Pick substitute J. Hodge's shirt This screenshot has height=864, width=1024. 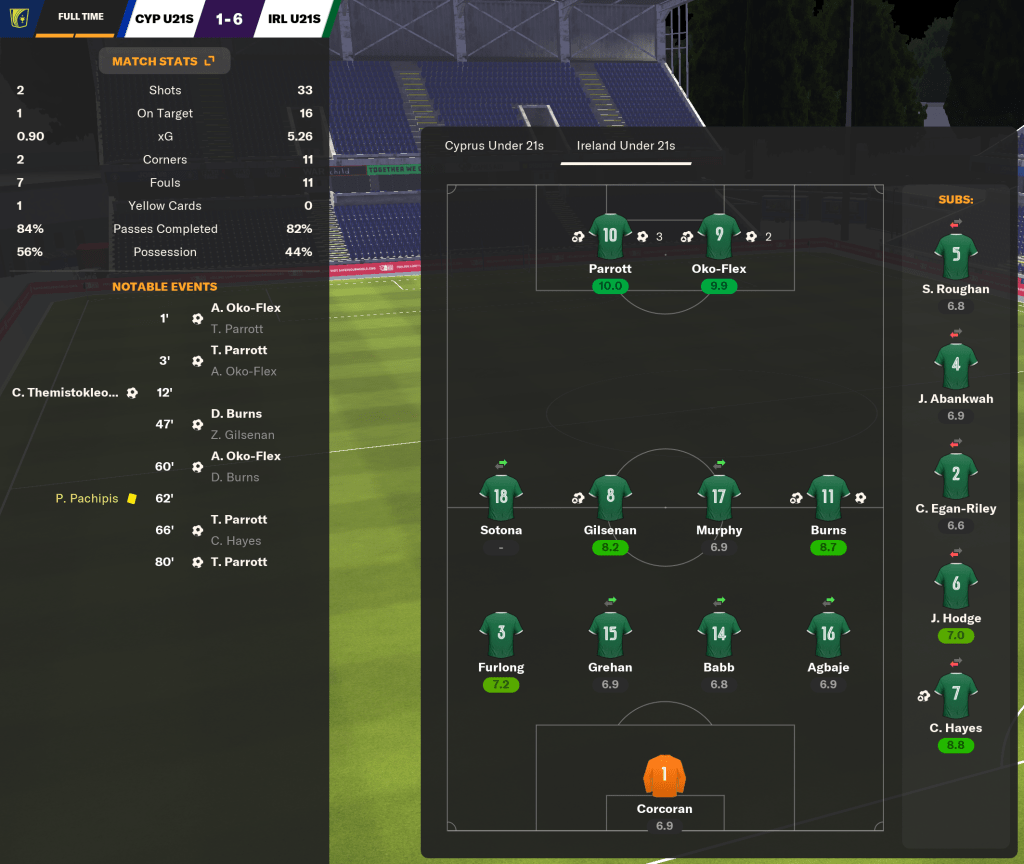pos(956,586)
